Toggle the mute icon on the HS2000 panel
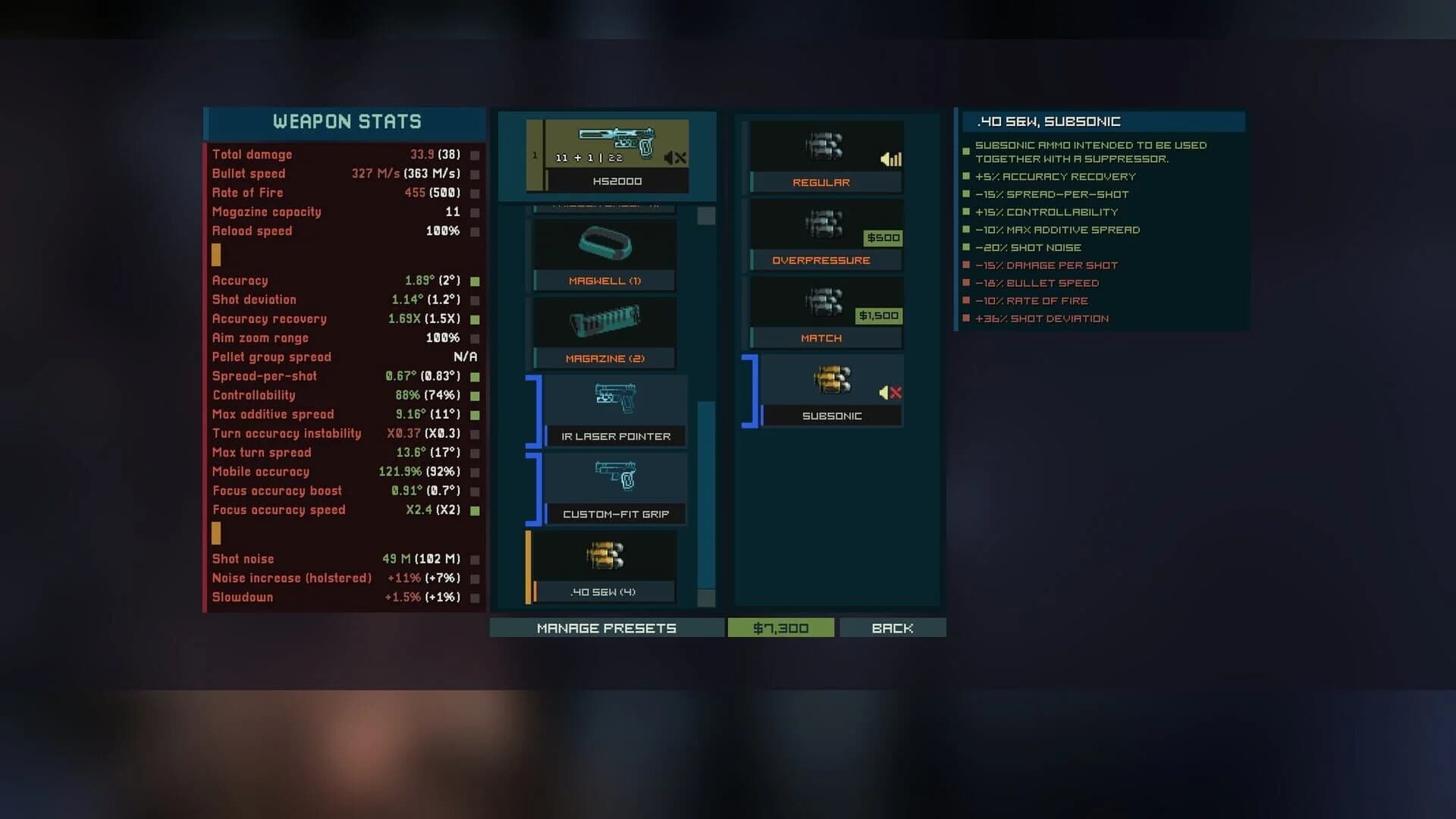Image resolution: width=1456 pixels, height=819 pixels. point(673,157)
